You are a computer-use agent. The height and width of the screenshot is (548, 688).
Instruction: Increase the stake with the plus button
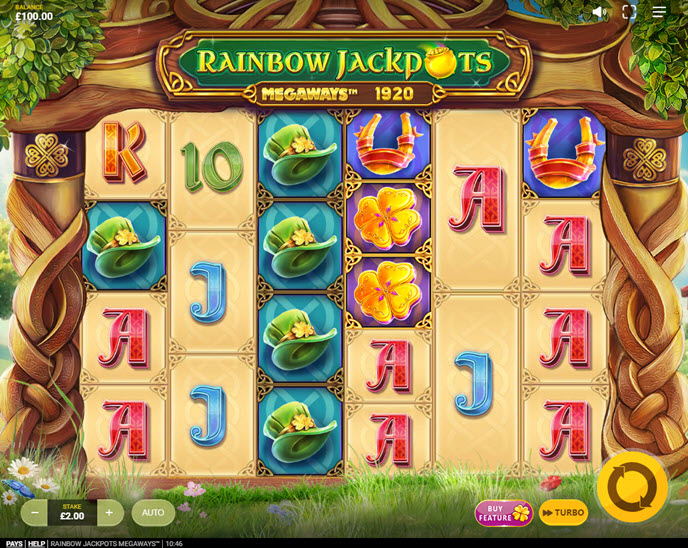110,513
